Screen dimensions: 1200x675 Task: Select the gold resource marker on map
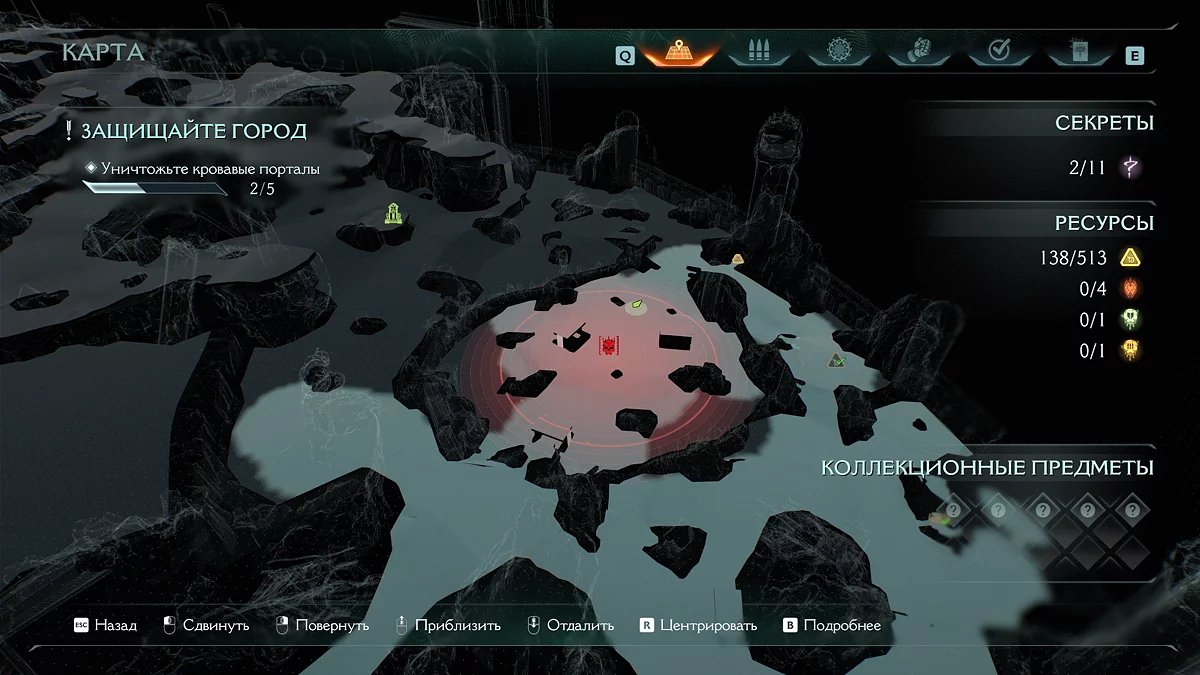(737, 259)
